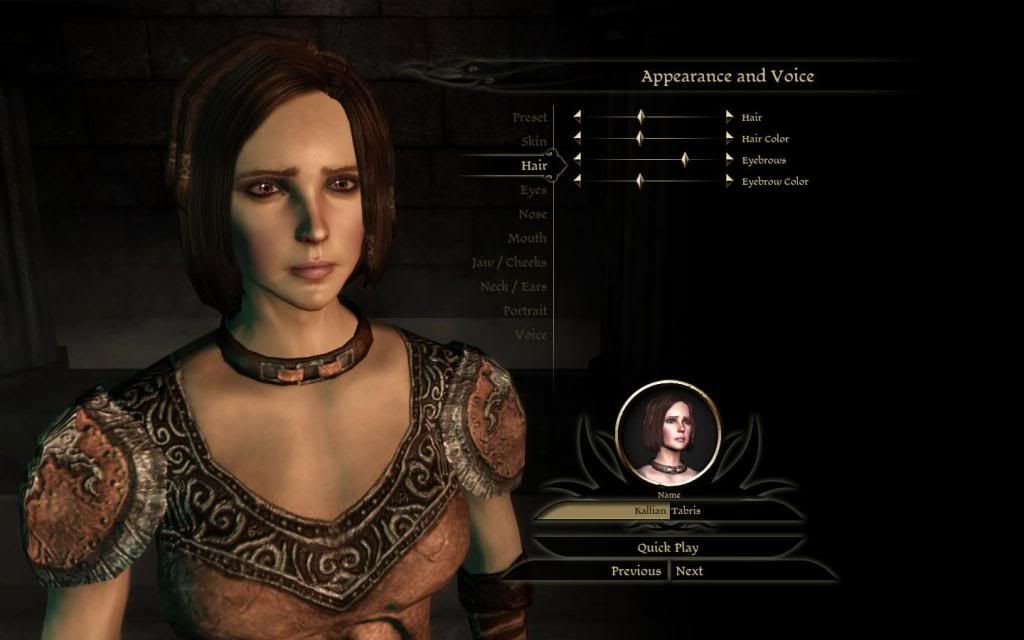
Task: Decrease Eyebrows value with left arrow
Action: (577, 159)
